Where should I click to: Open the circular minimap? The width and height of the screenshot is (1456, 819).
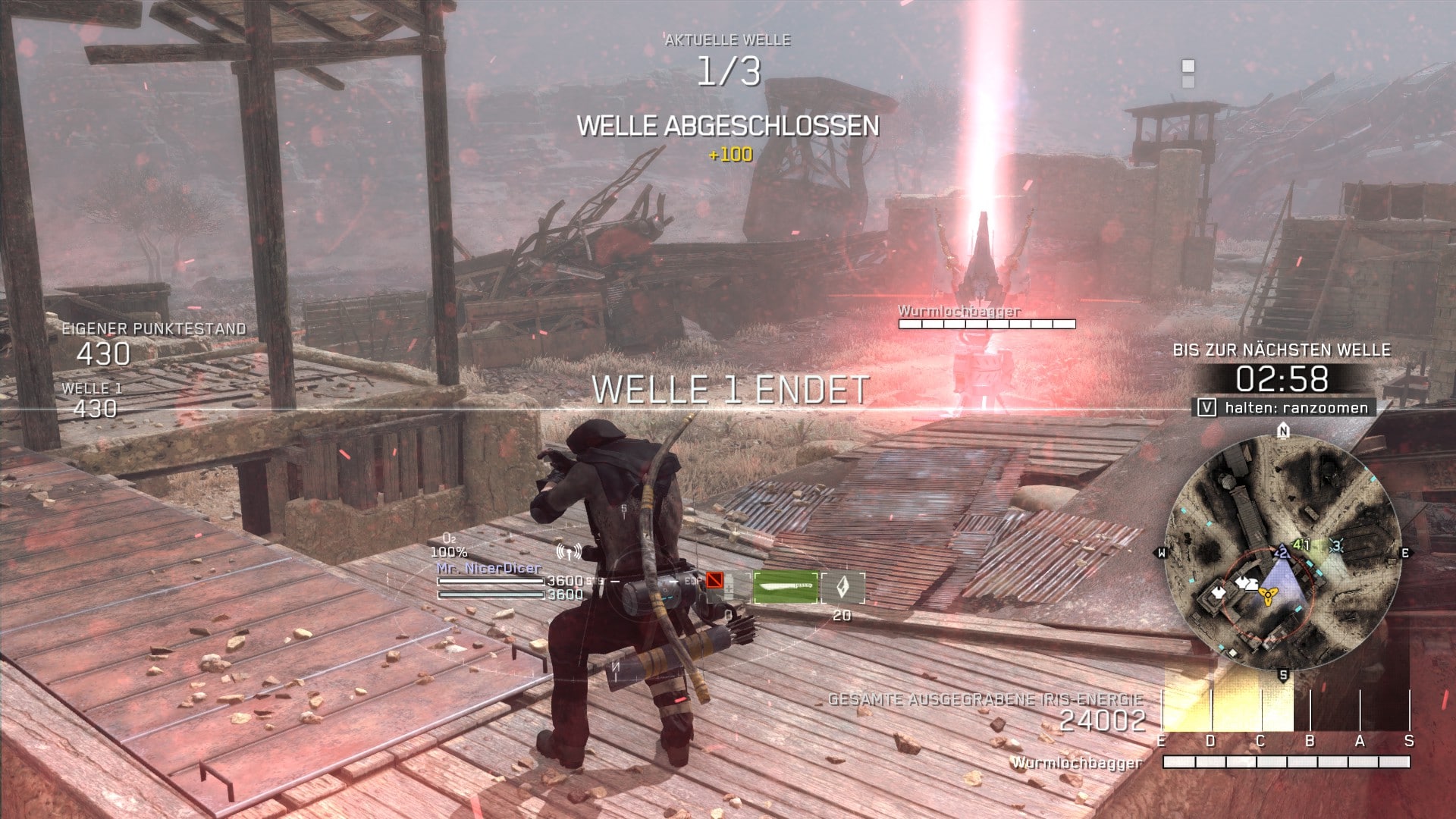pos(1283,552)
